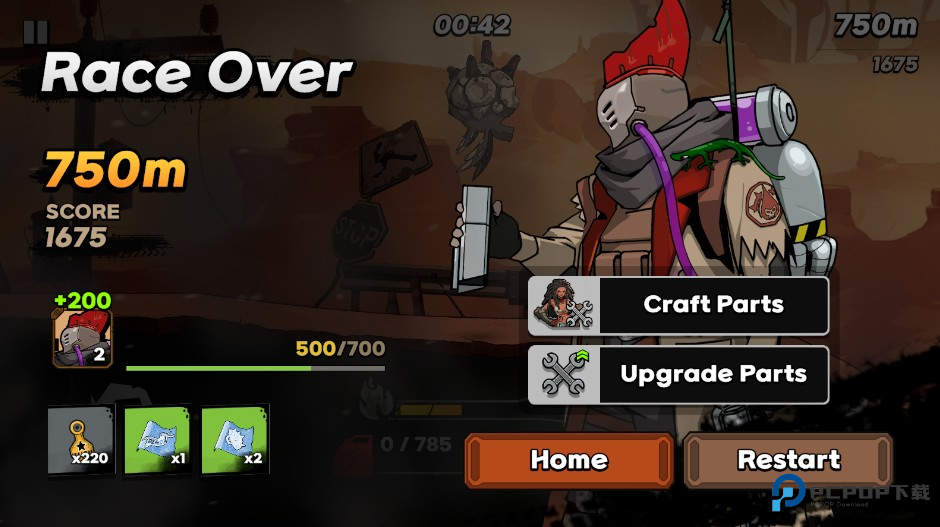View the x1 blueprint reward tile
The image size is (940, 527).
tap(157, 441)
